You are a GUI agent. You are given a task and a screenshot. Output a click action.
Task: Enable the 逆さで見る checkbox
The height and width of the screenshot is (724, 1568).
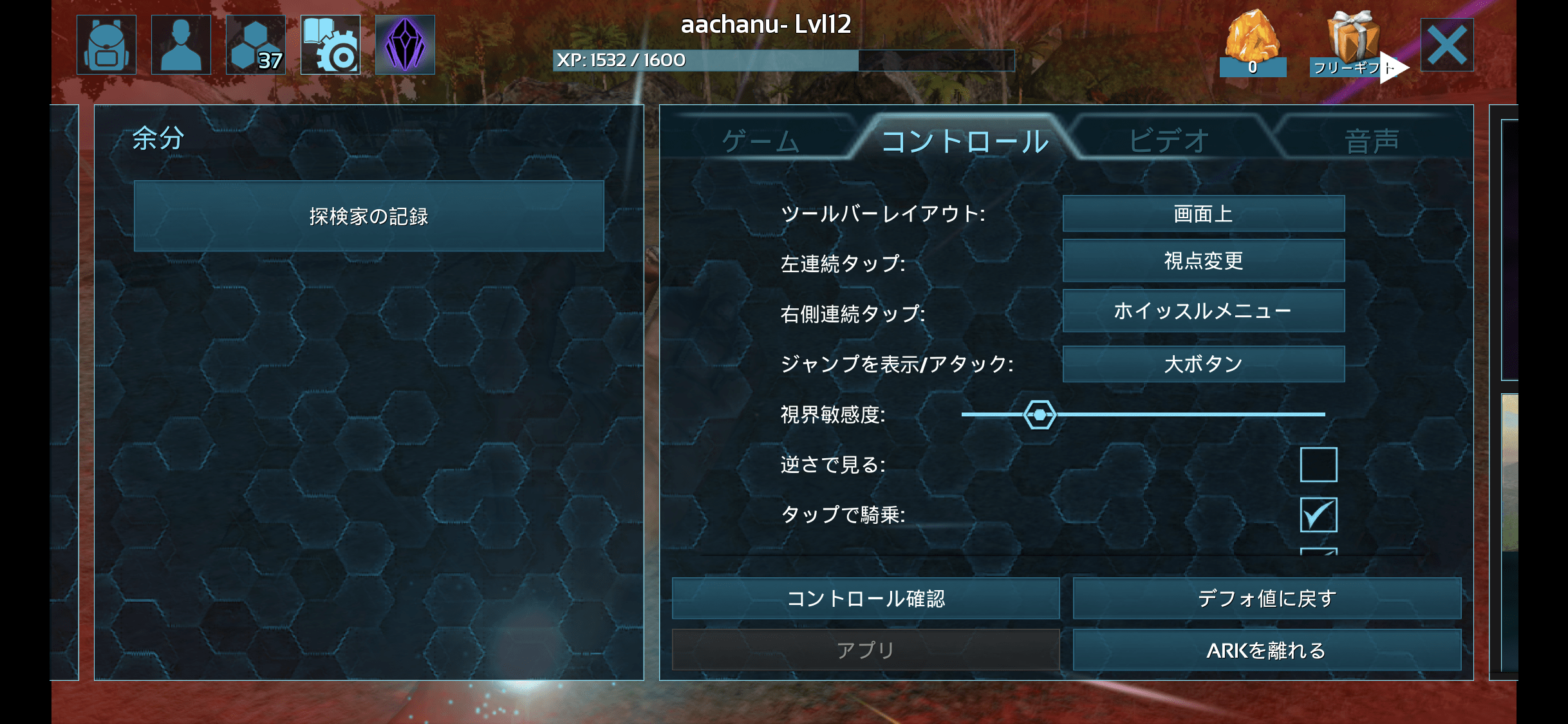click(x=1318, y=465)
